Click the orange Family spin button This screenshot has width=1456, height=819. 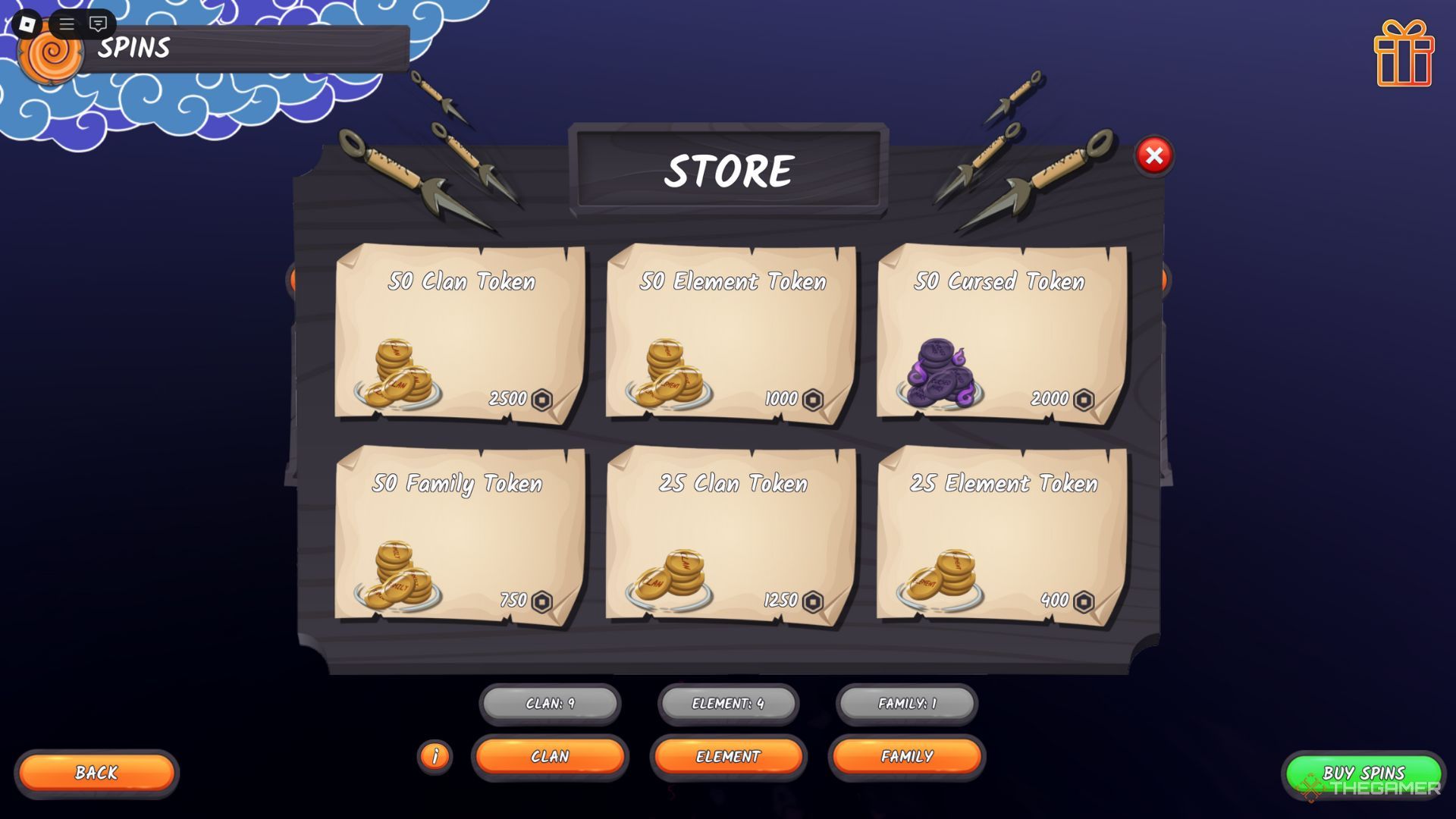click(907, 756)
